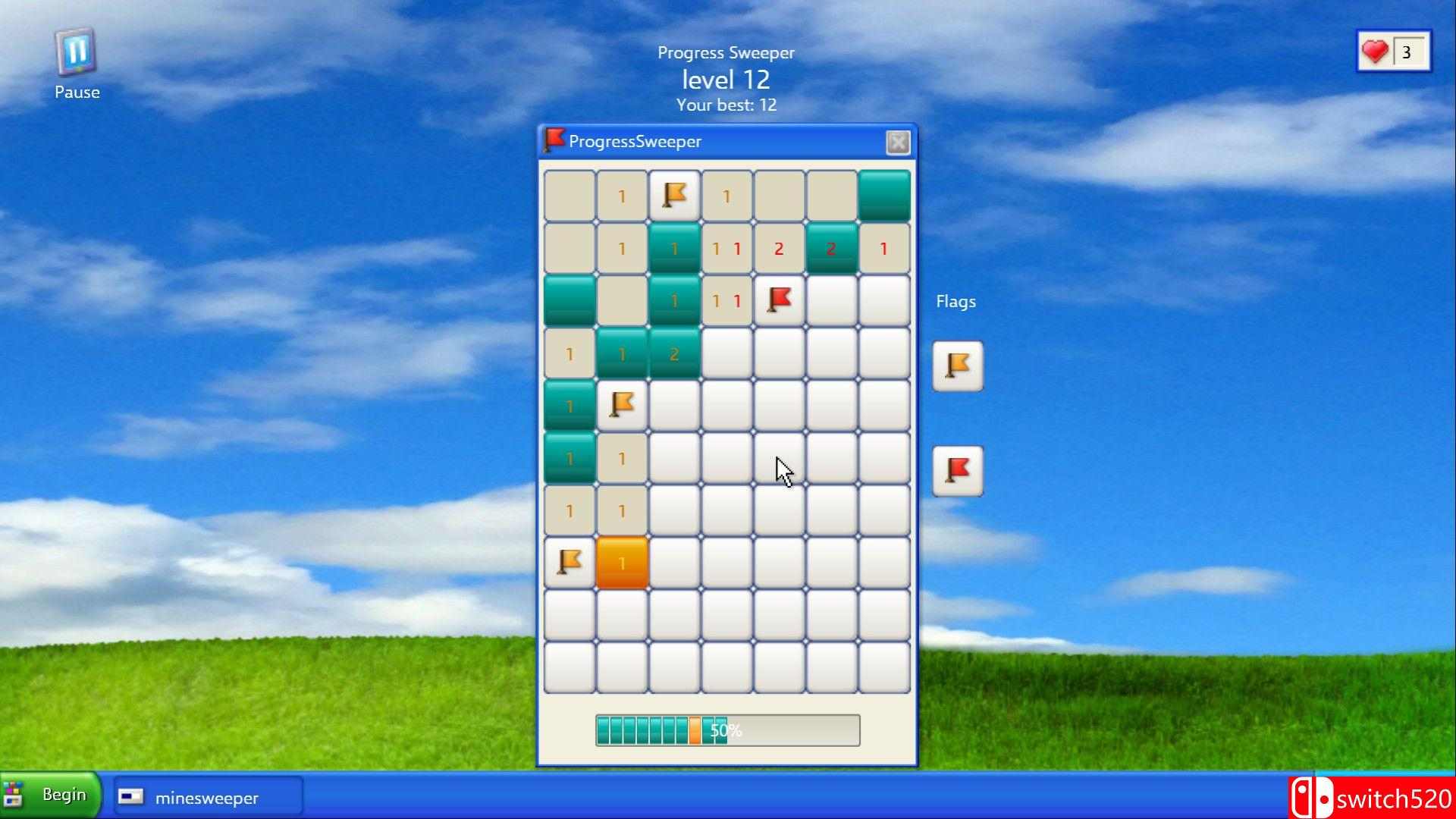Screen dimensions: 1456x819
Task: Select the upper flag under the Flags label
Action: click(x=956, y=366)
